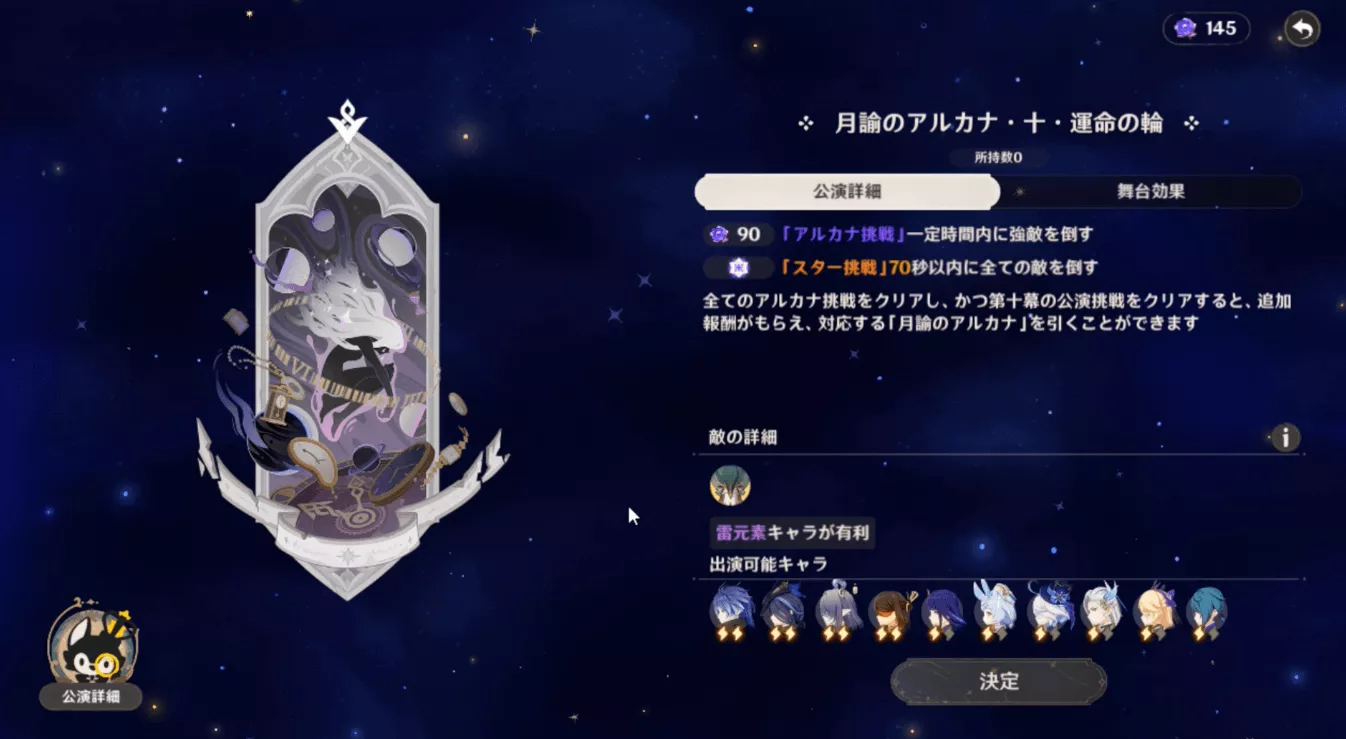Click the 145 currency display
The width and height of the screenshot is (1346, 739).
pos(1204,28)
